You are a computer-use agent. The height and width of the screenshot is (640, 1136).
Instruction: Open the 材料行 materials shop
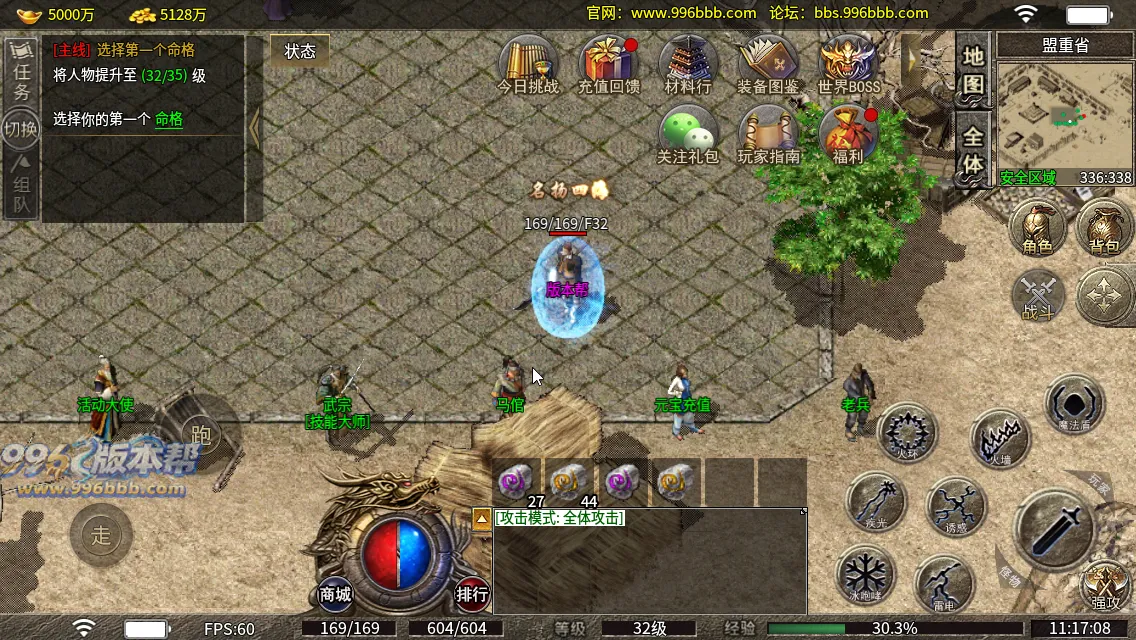(688, 64)
